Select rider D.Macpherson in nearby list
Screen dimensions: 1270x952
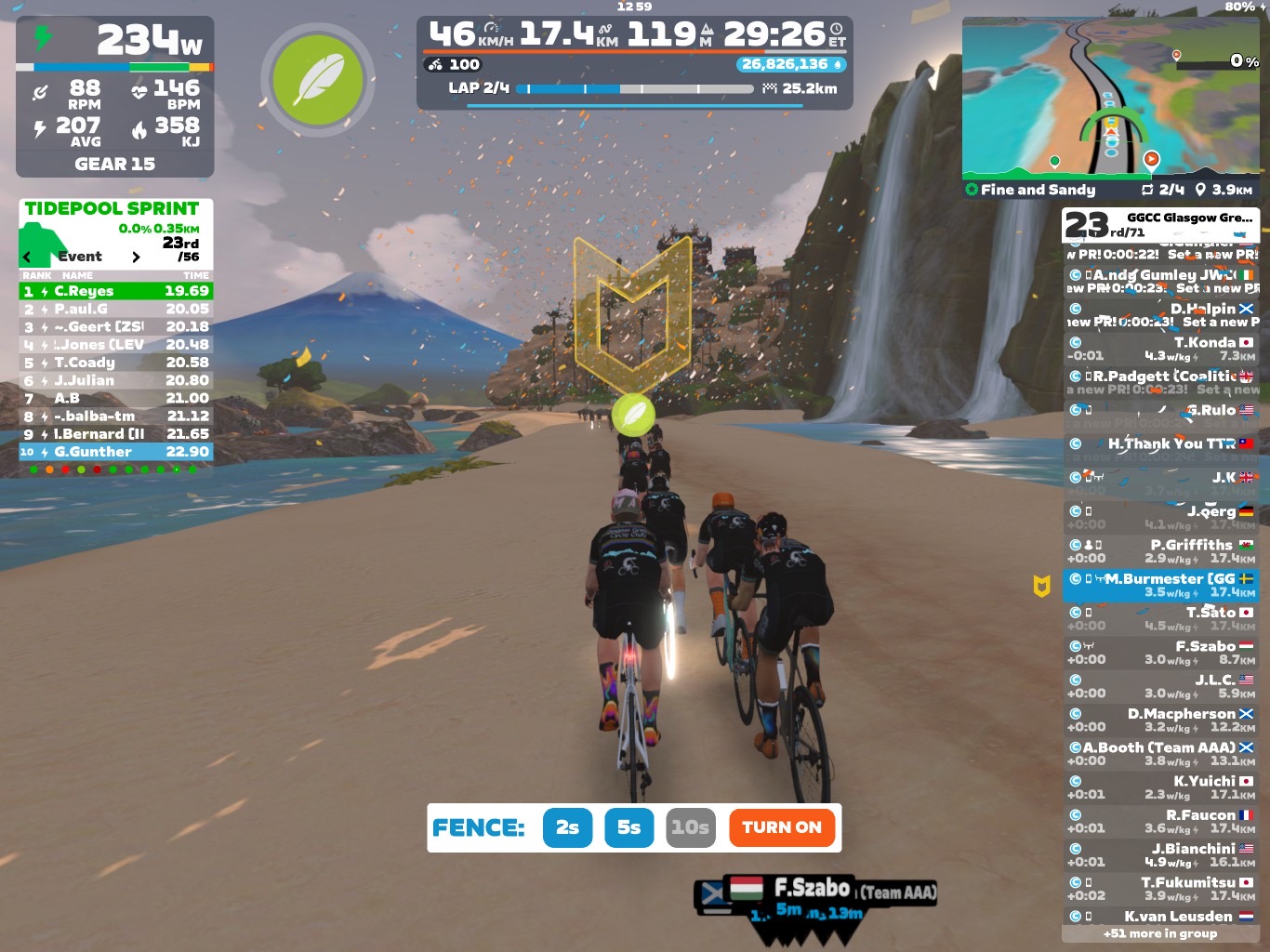[1160, 721]
